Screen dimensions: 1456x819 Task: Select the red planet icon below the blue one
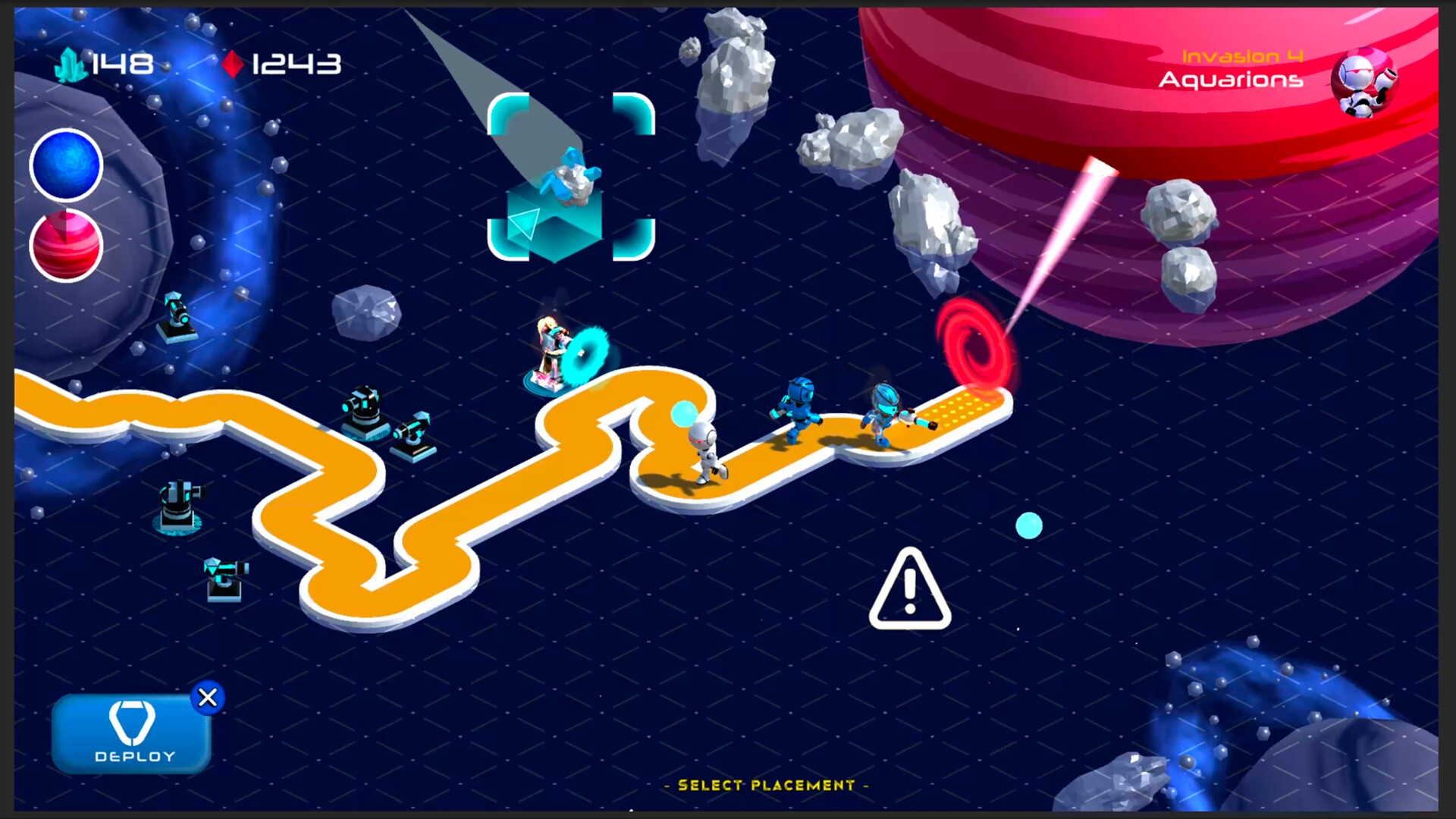click(66, 244)
